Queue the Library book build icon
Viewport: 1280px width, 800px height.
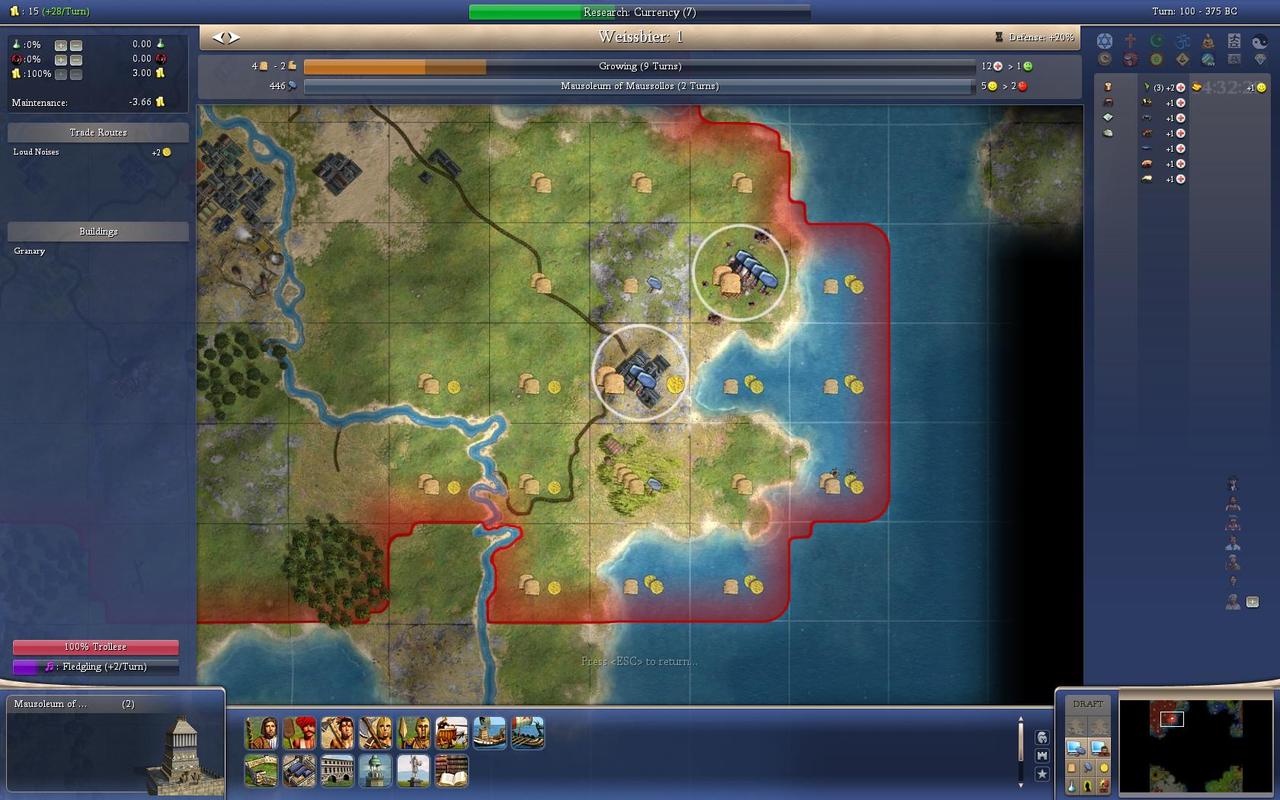click(452, 771)
